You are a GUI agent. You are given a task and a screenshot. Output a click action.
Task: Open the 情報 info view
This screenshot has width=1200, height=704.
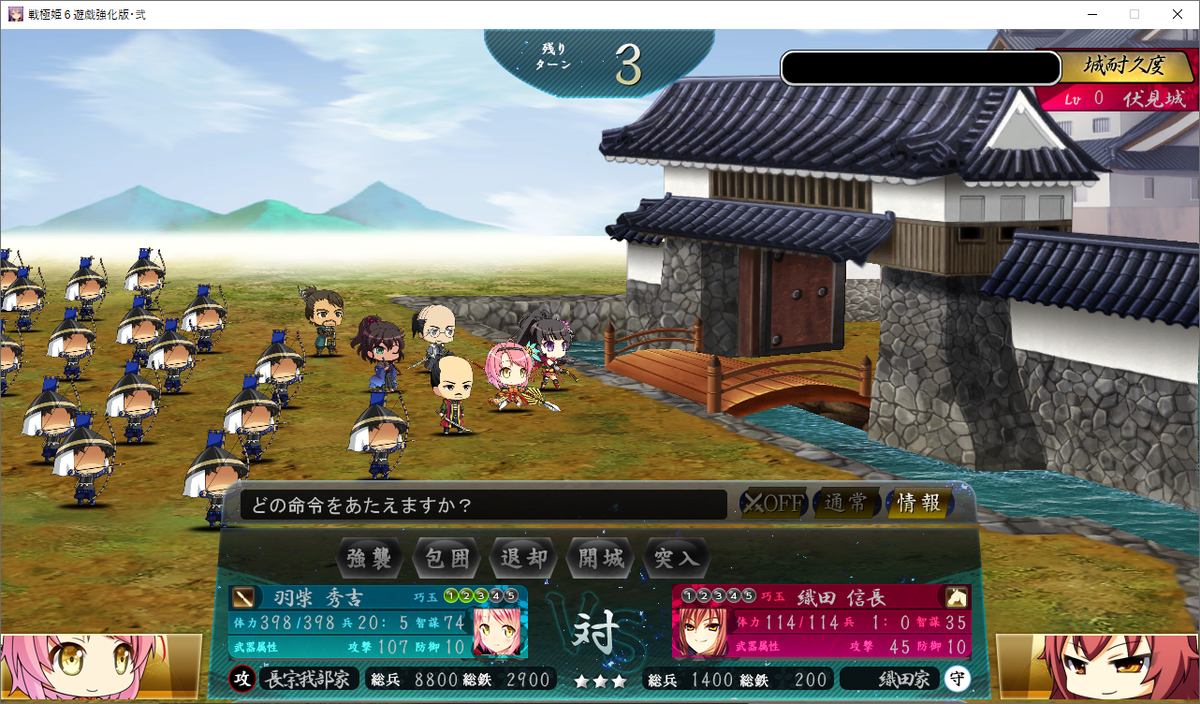pyautogui.click(x=918, y=503)
